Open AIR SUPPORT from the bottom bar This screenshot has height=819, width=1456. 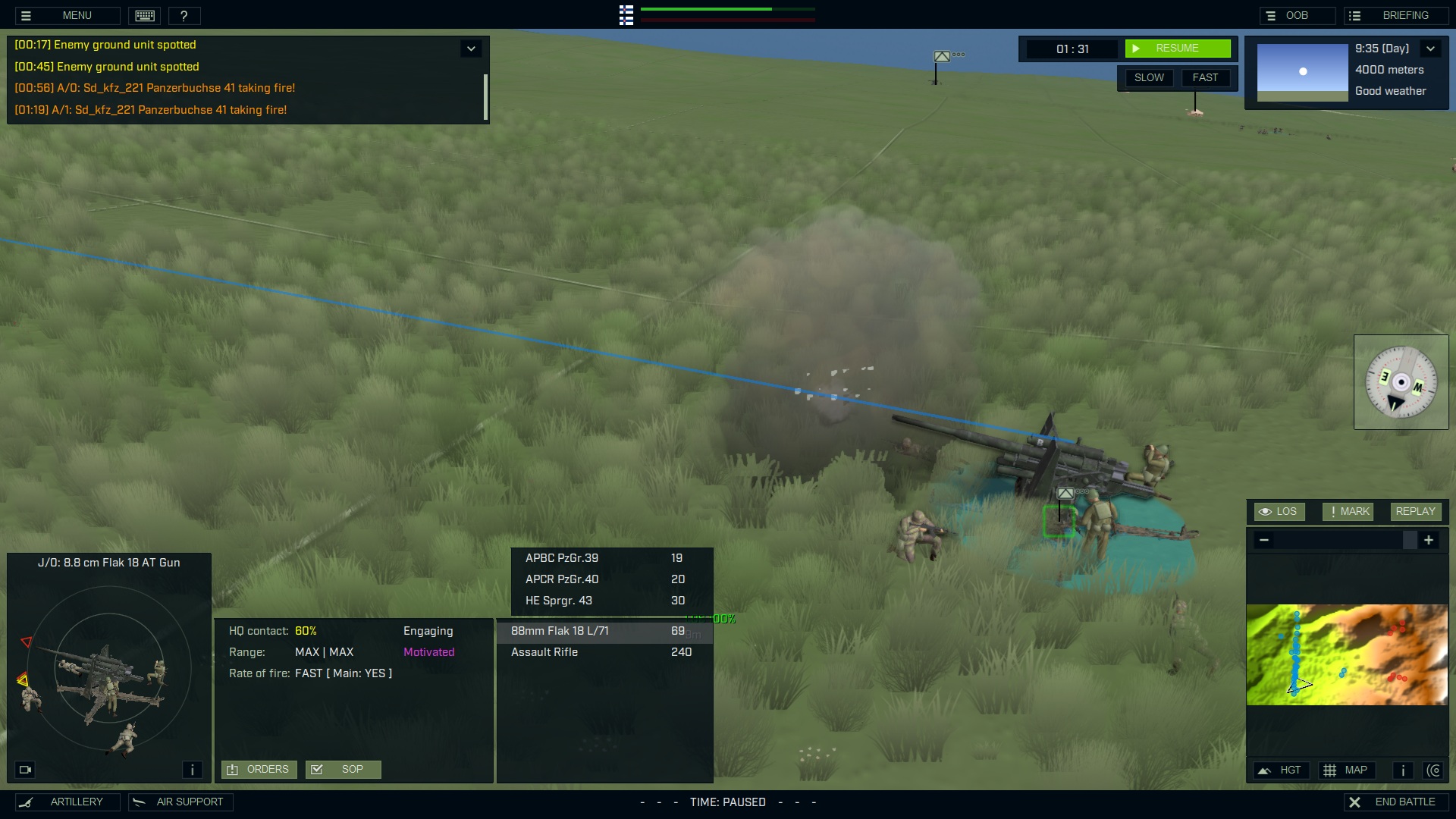click(180, 802)
